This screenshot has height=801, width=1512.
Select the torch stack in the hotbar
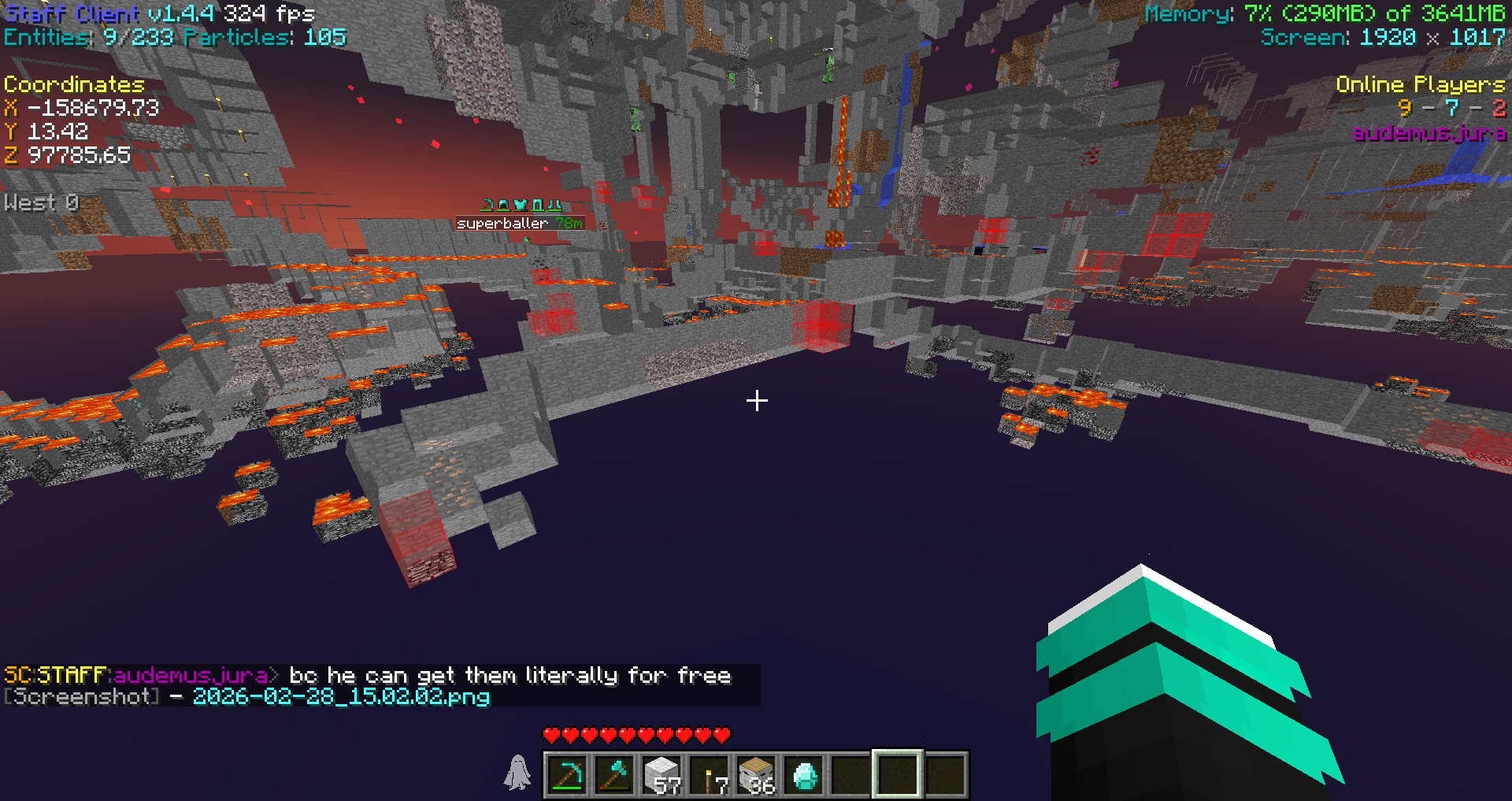(x=710, y=776)
